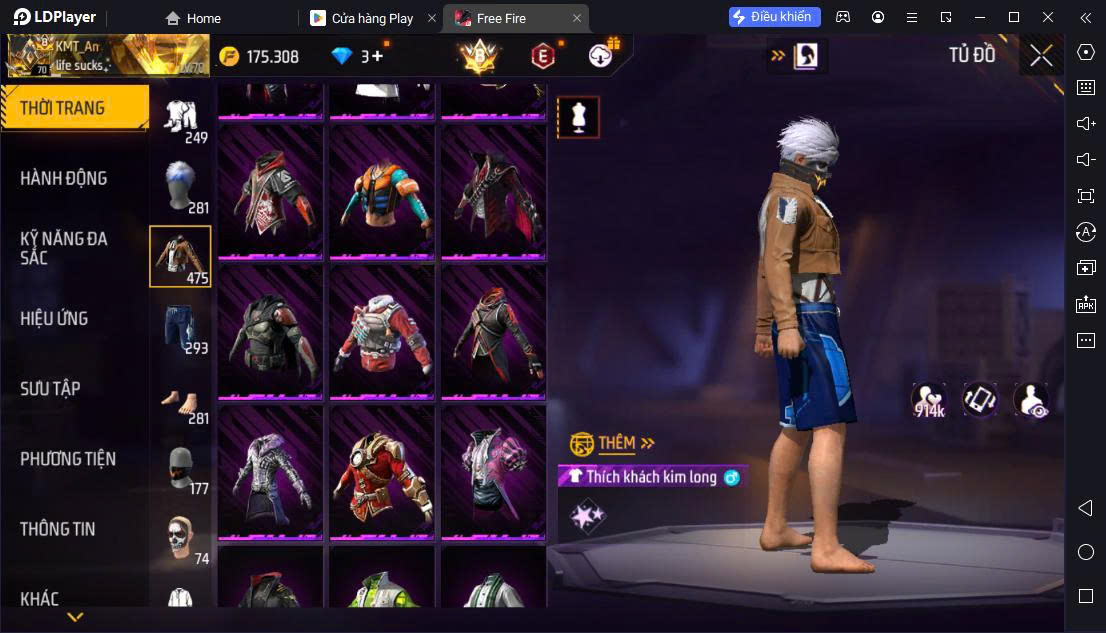This screenshot has width=1106, height=633.
Task: Select the red and gold armor jacket
Action: [x=382, y=471]
